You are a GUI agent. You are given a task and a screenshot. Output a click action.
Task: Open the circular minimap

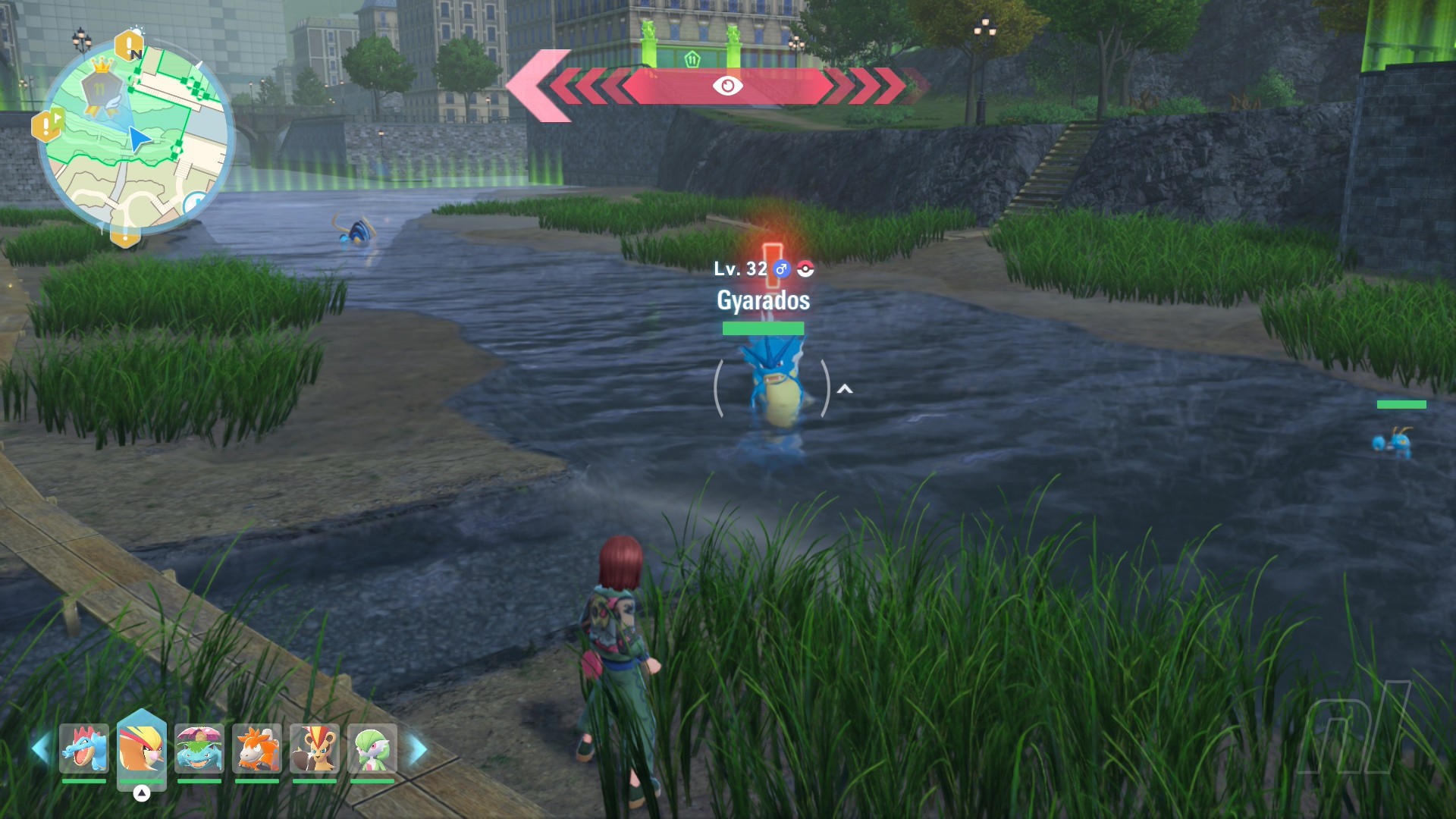(136, 138)
